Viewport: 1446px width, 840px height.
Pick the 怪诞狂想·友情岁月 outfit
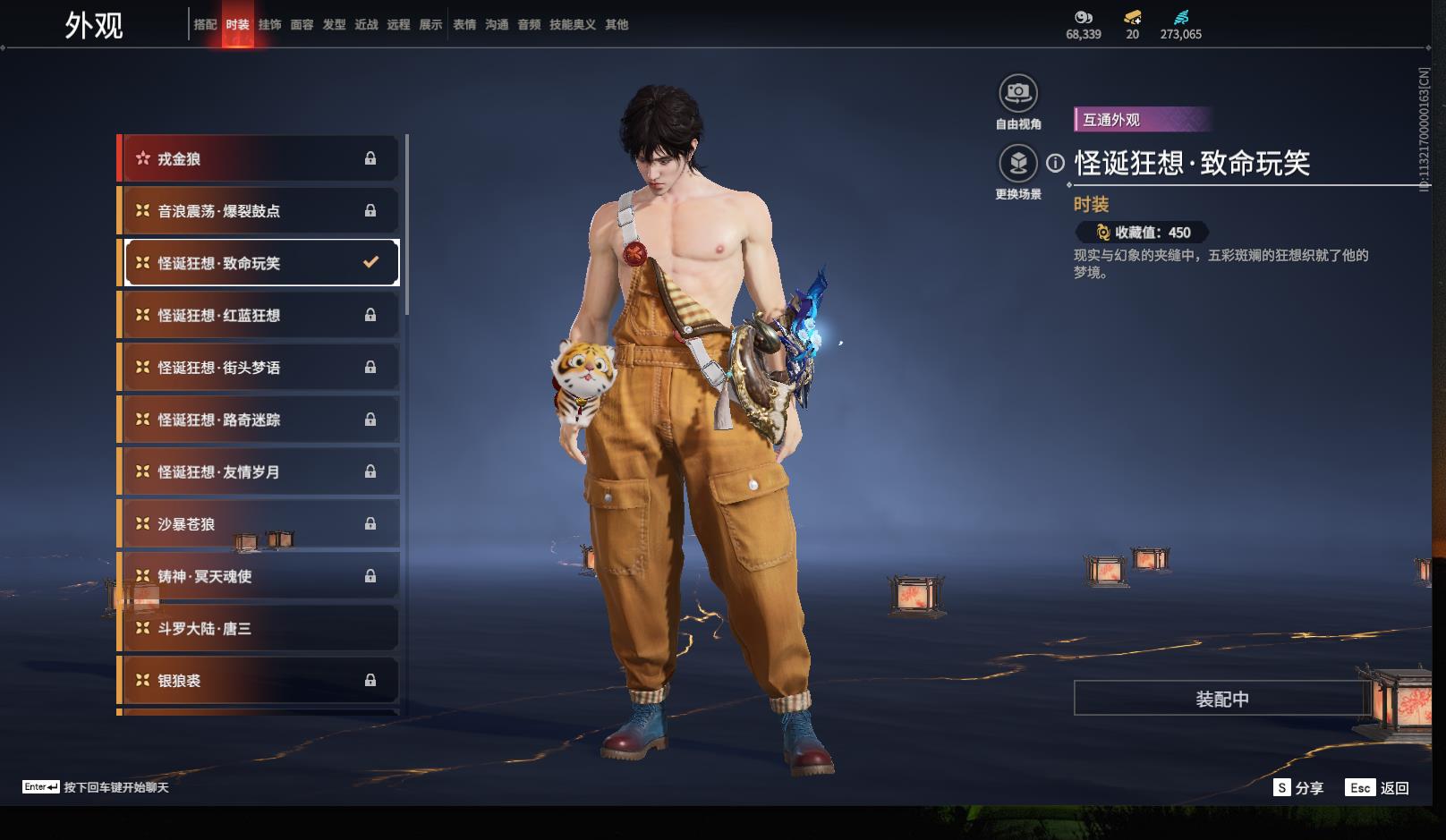coord(258,472)
